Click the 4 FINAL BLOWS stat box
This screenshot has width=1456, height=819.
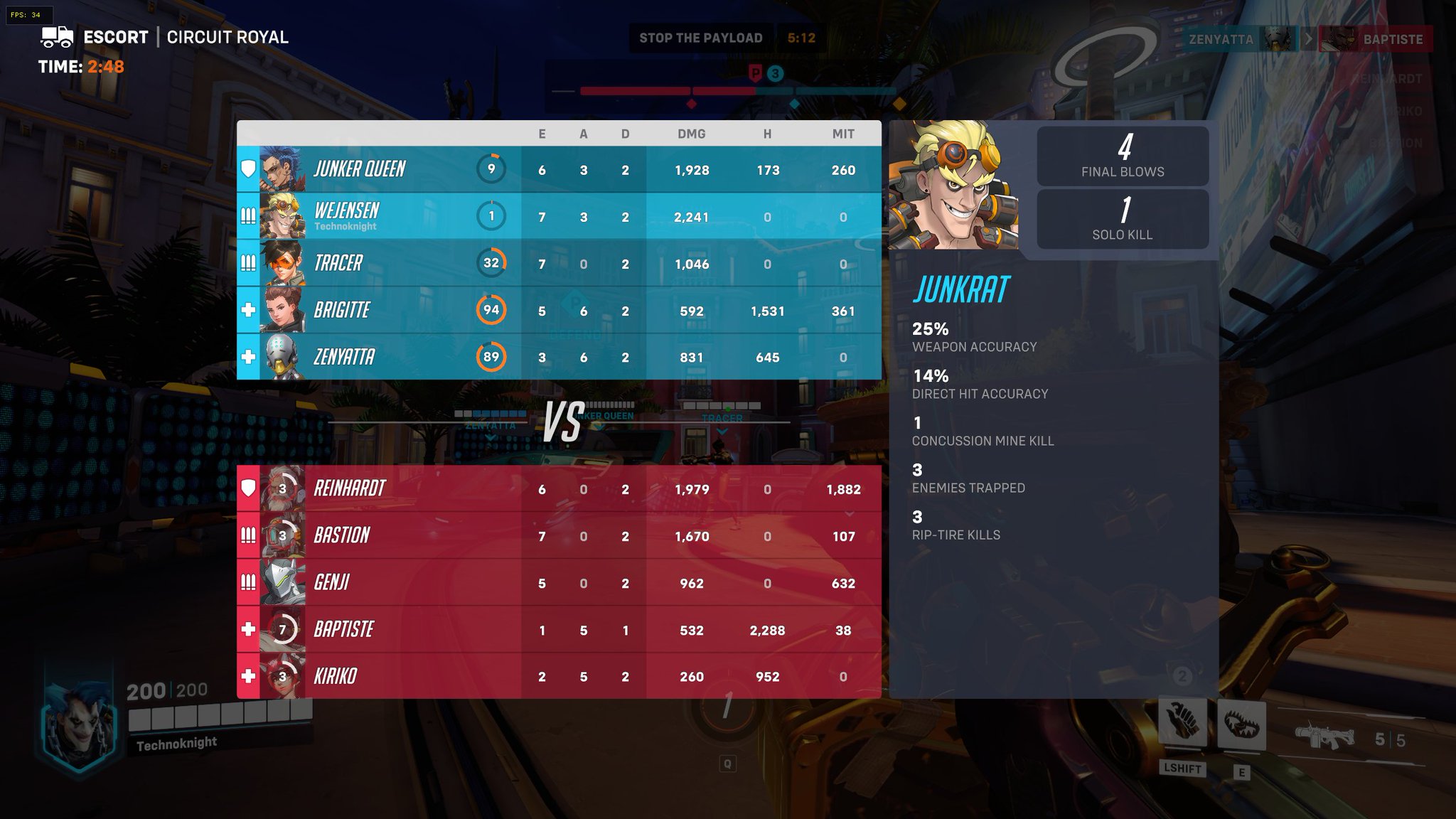tap(1123, 156)
